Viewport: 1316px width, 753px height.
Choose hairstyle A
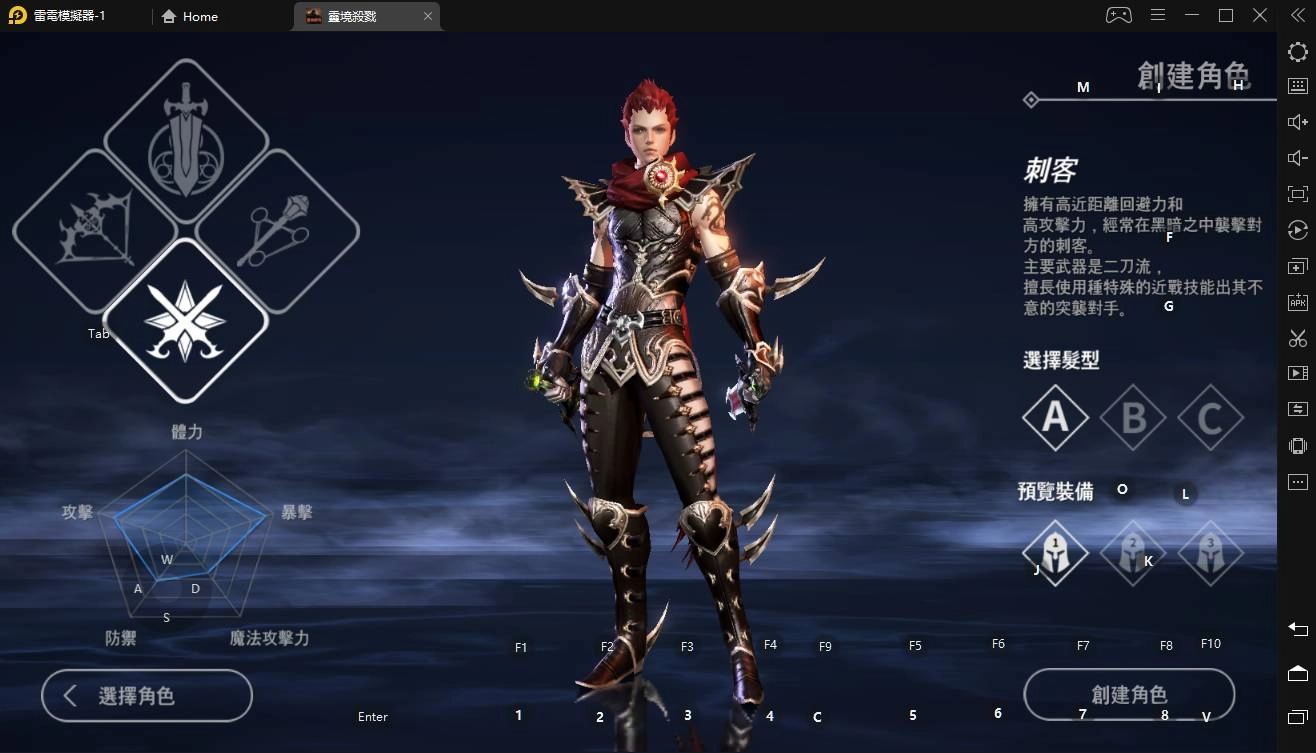[1055, 417]
